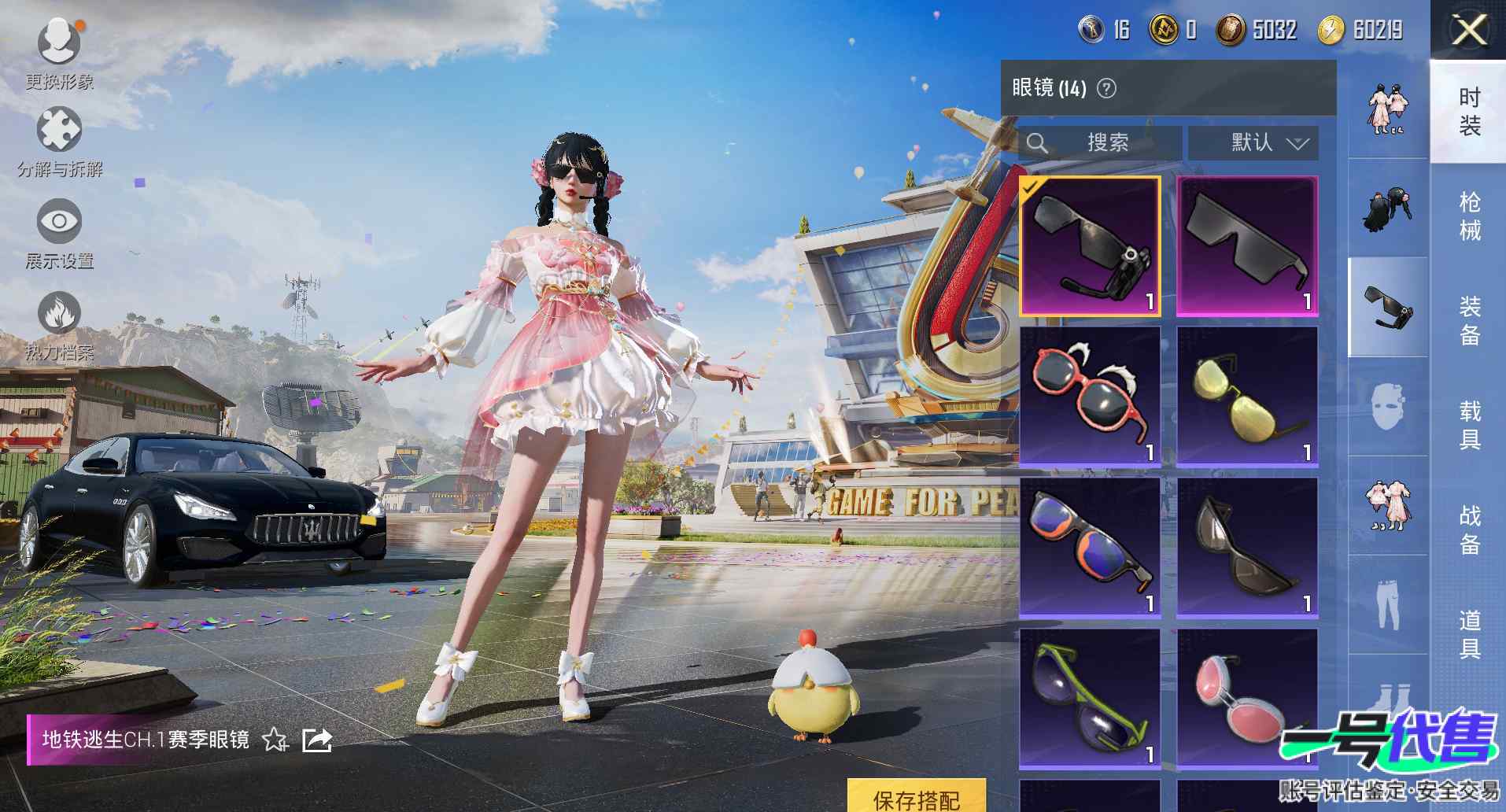Open the 战备 combat readiness tab

1469,529
